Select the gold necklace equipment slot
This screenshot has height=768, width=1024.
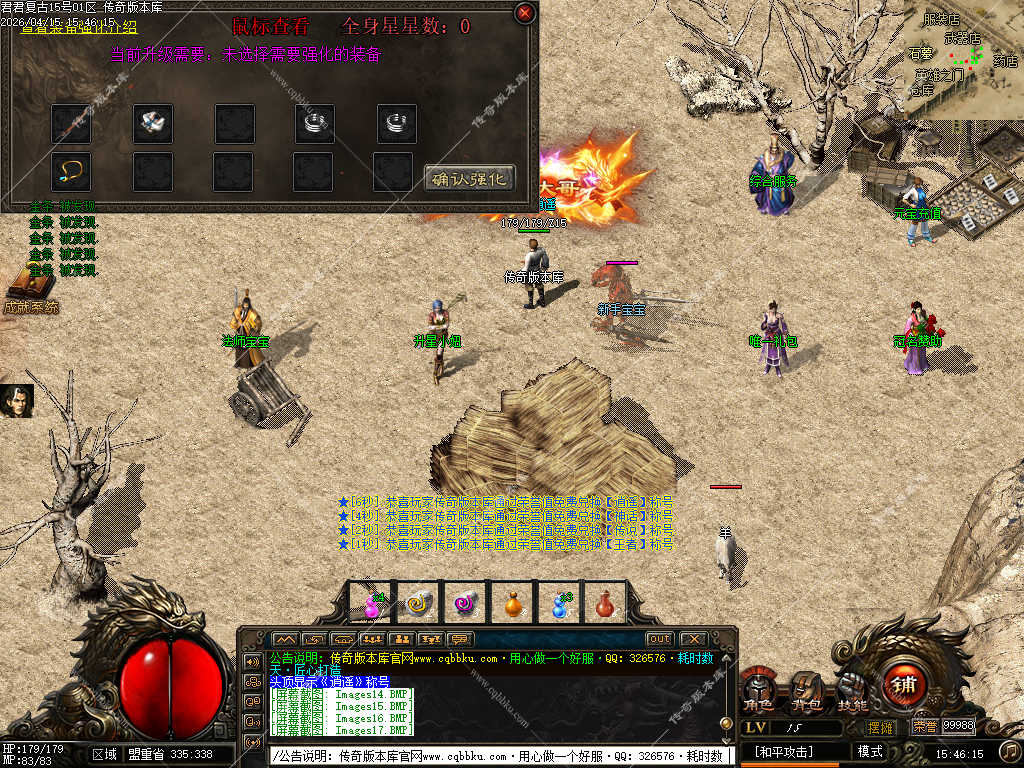point(71,171)
